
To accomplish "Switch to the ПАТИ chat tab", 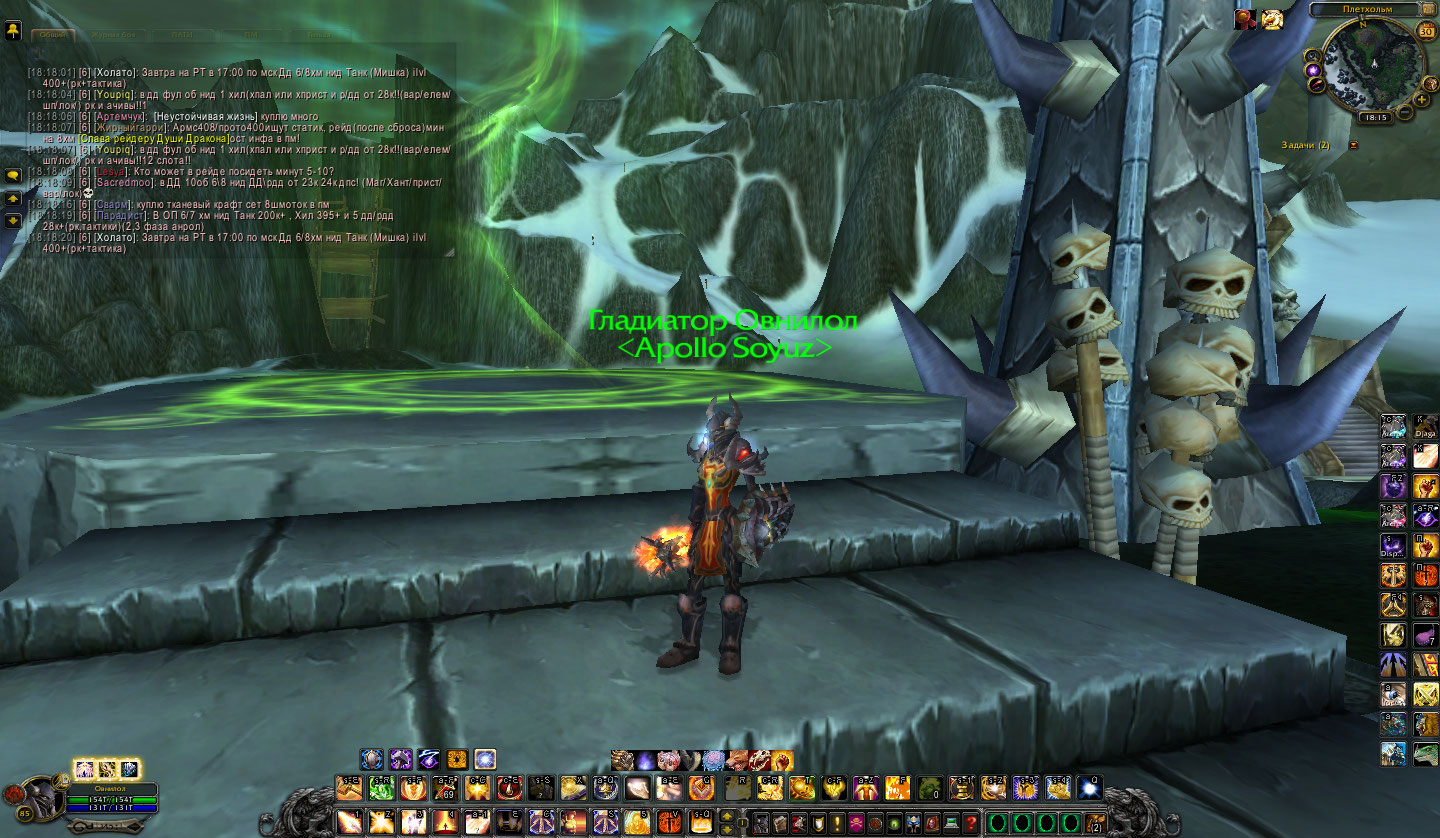I will tap(183, 34).
